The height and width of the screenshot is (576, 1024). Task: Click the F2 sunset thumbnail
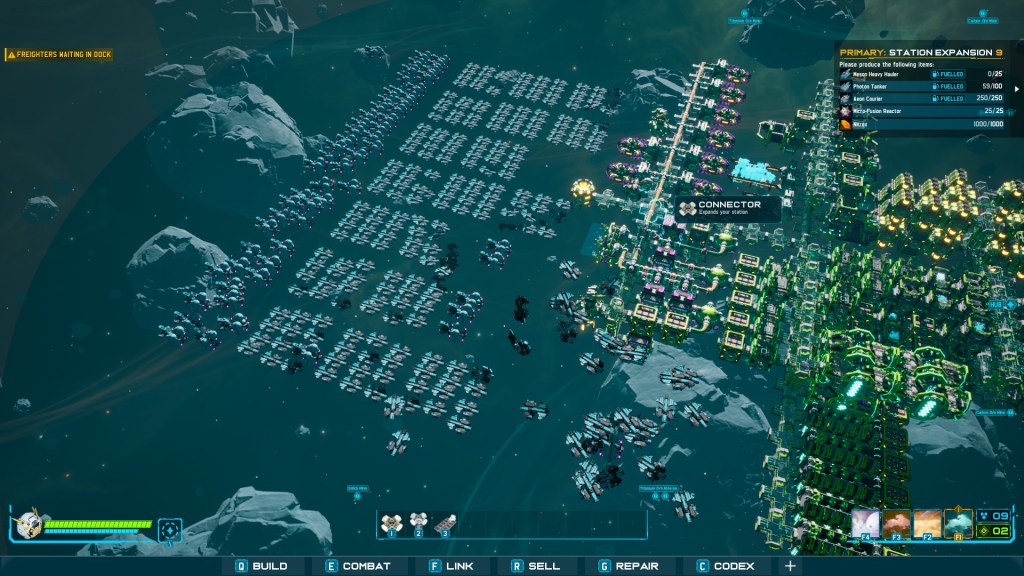[927, 523]
